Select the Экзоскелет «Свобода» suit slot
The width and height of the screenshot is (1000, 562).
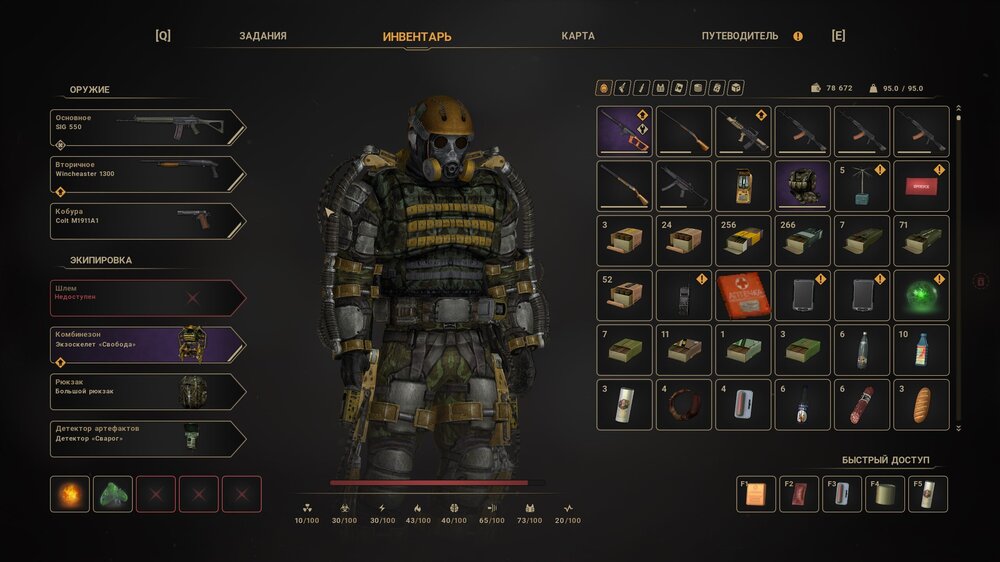coord(148,345)
